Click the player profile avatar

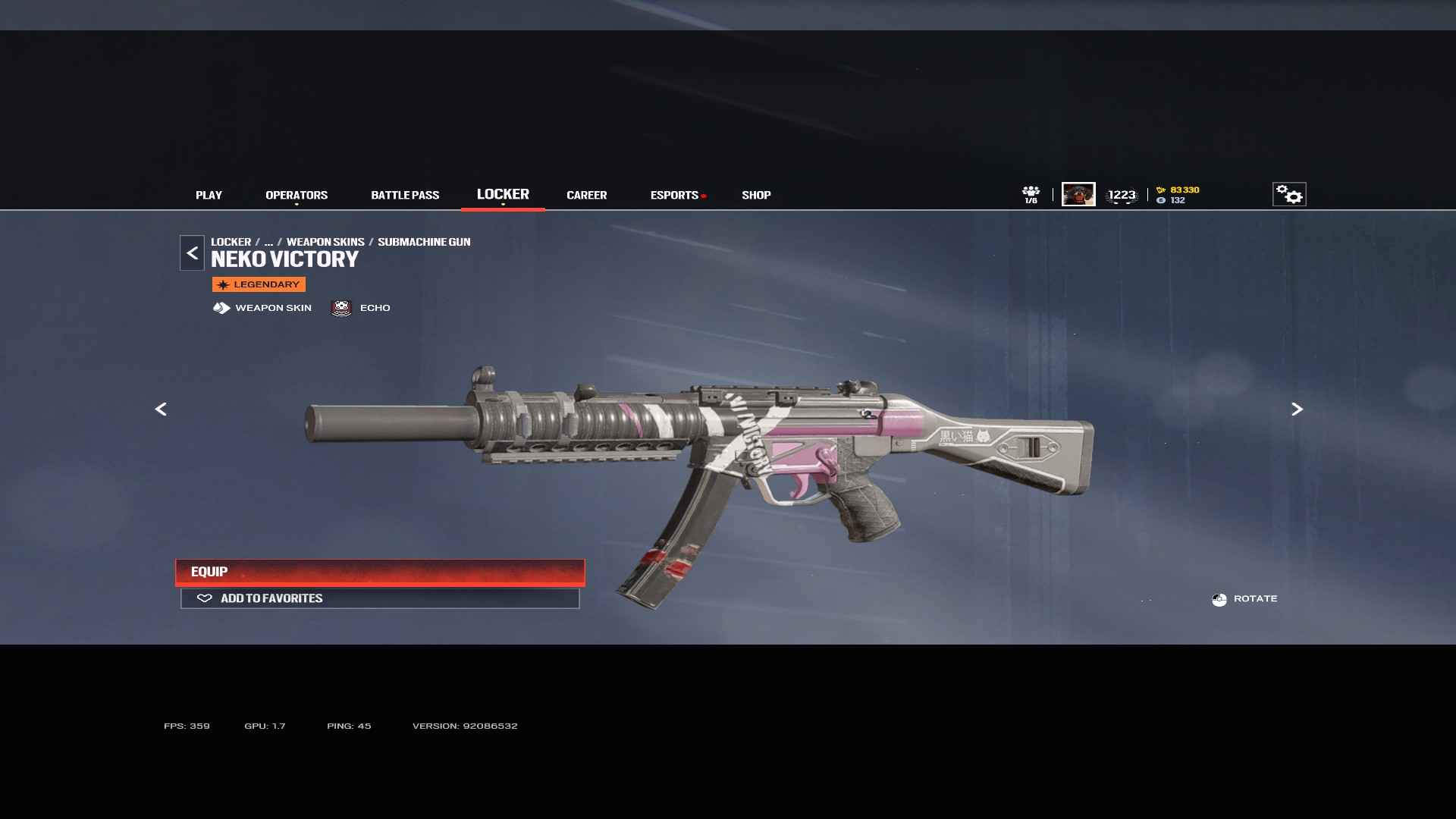(x=1078, y=194)
